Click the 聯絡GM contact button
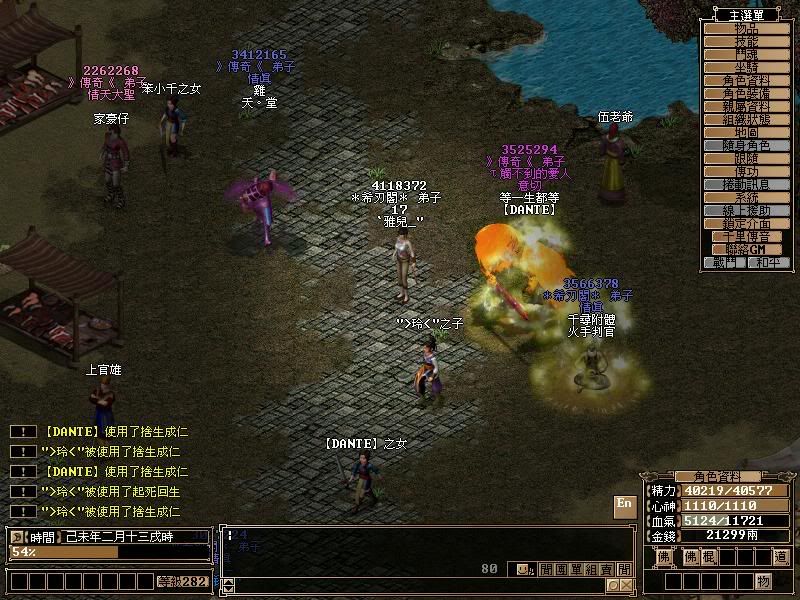This screenshot has width=800, height=600. click(747, 249)
